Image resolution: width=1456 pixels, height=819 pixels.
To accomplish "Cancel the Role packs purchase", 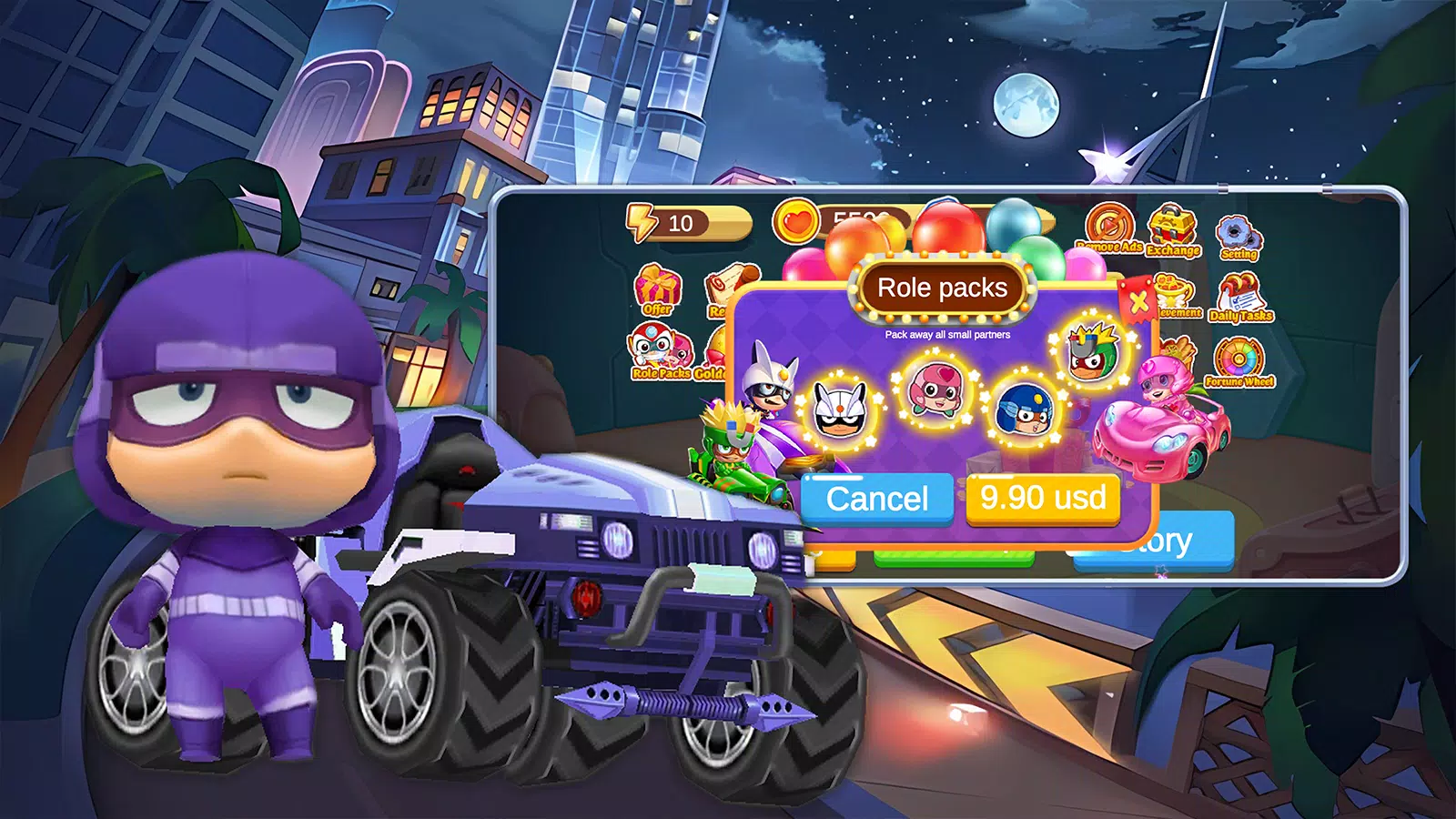I will (876, 499).
